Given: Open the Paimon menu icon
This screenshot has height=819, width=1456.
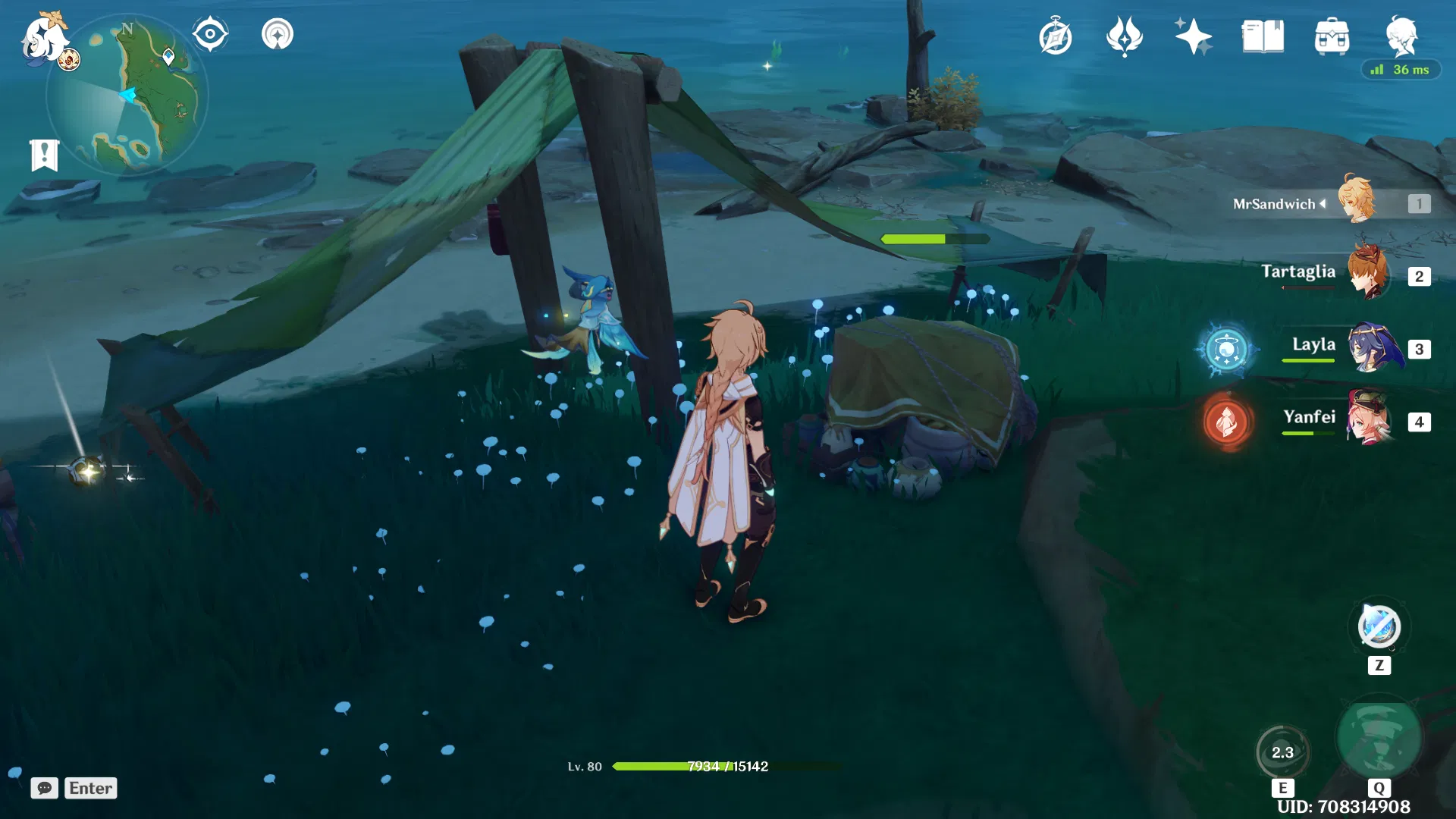Looking at the screenshot, I should click(x=42, y=38).
